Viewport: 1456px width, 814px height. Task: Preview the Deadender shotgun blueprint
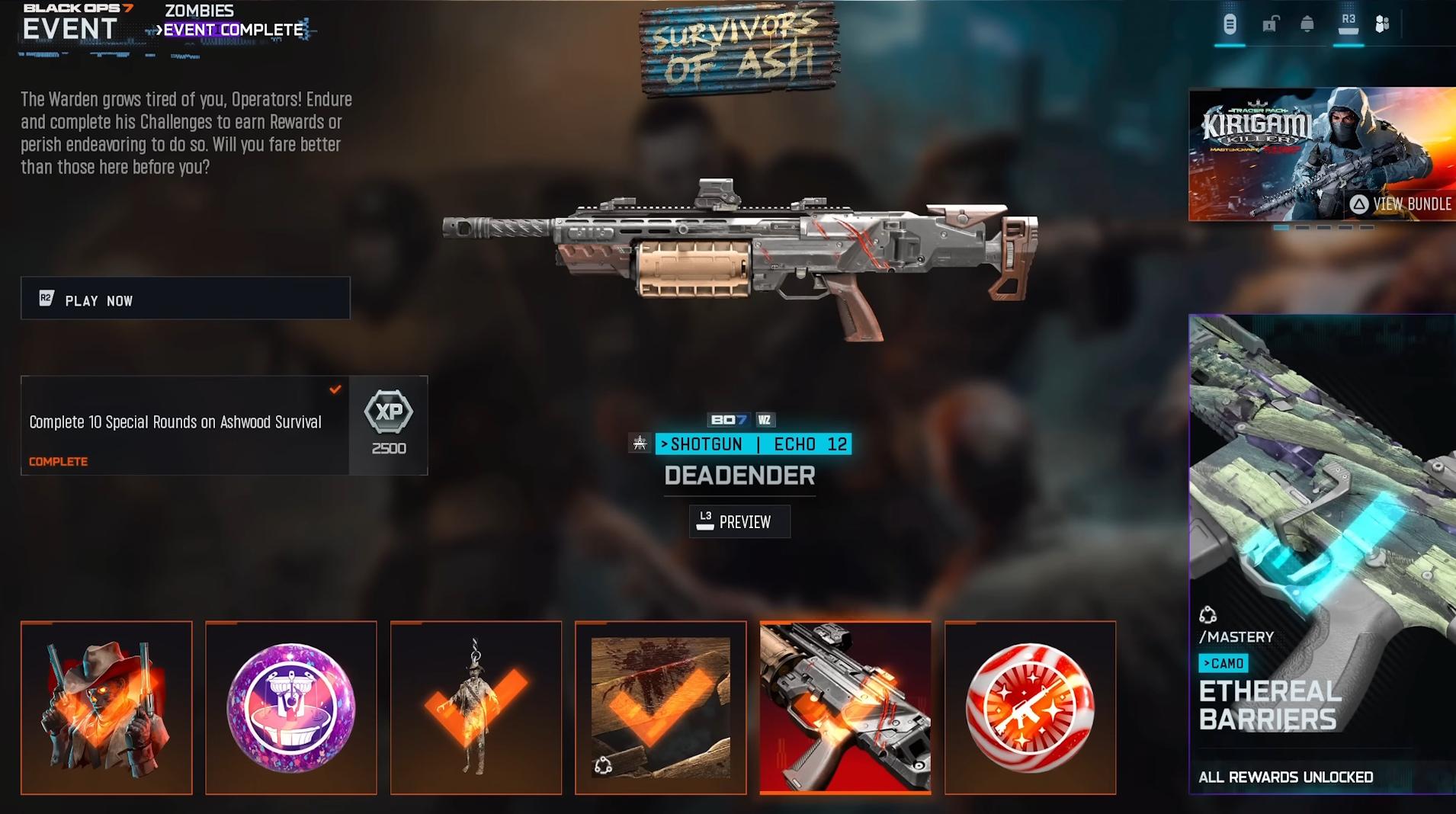[x=739, y=522]
